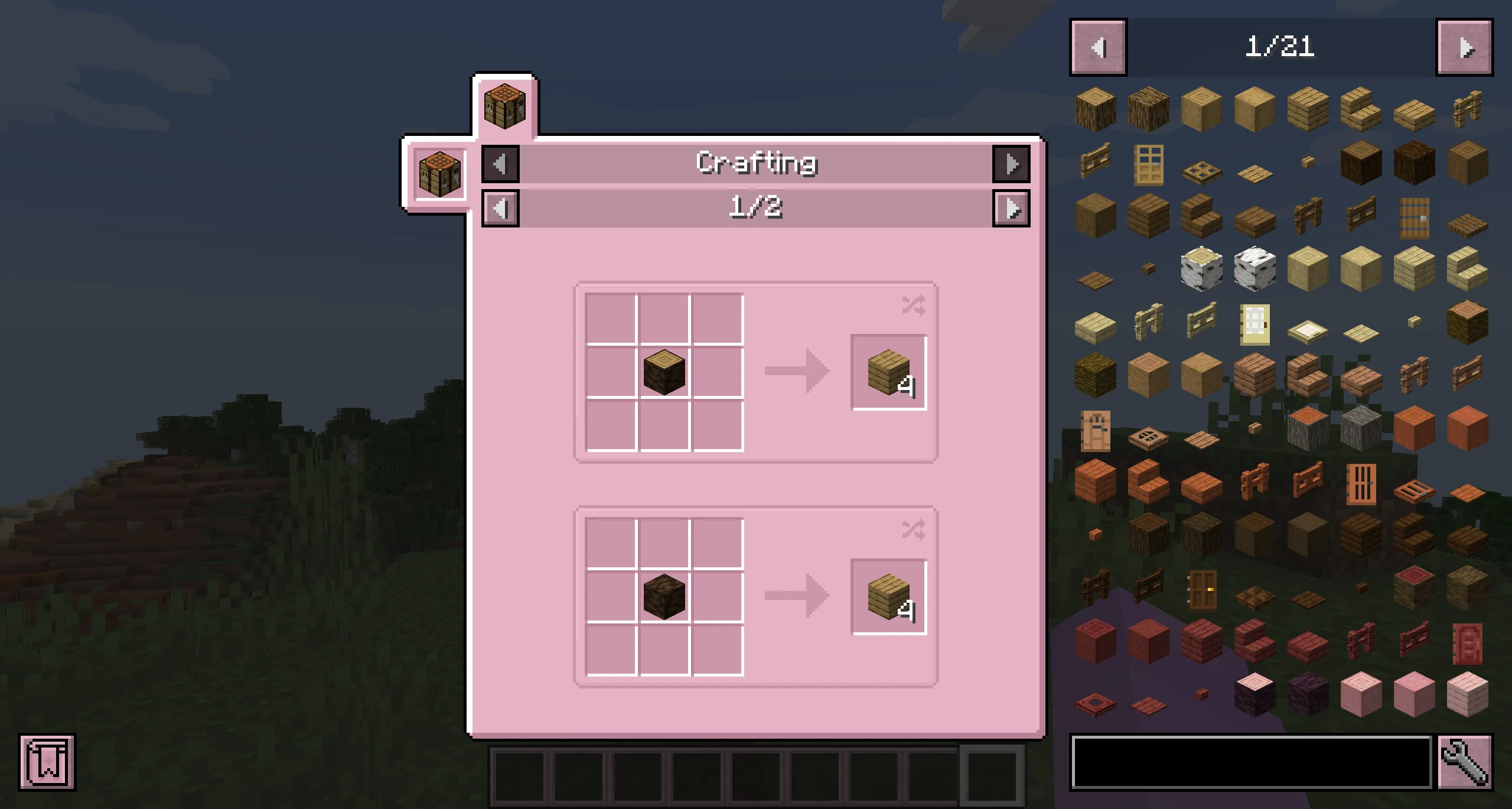Select the birch log from the item list
The width and height of the screenshot is (1512, 809).
pyautogui.click(x=1202, y=268)
